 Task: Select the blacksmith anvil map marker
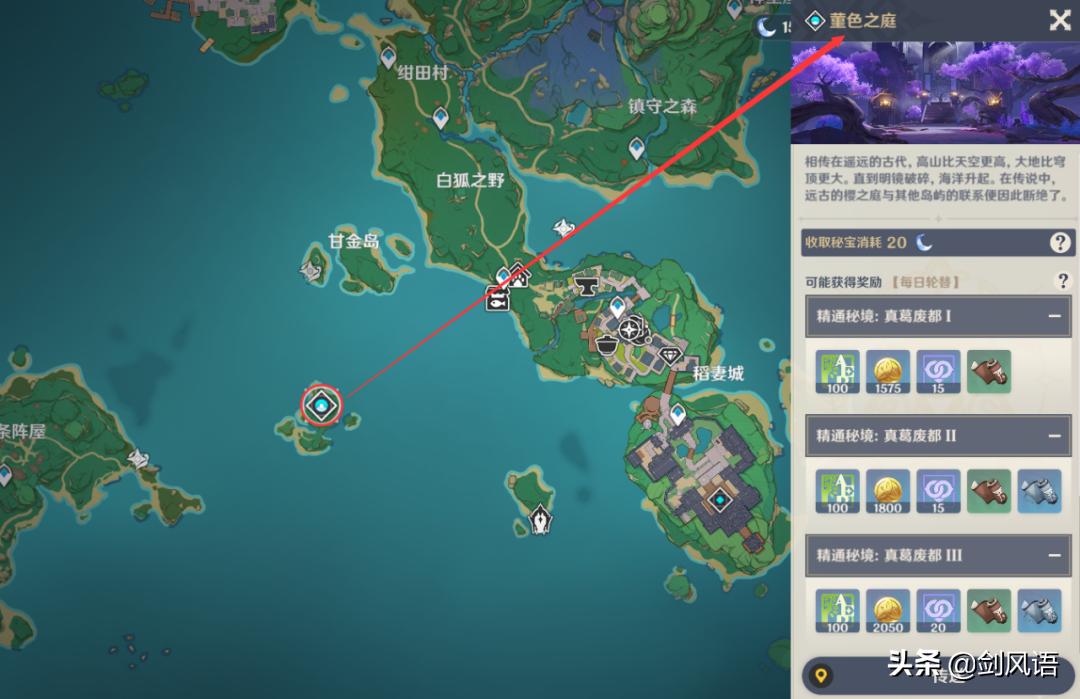(585, 286)
